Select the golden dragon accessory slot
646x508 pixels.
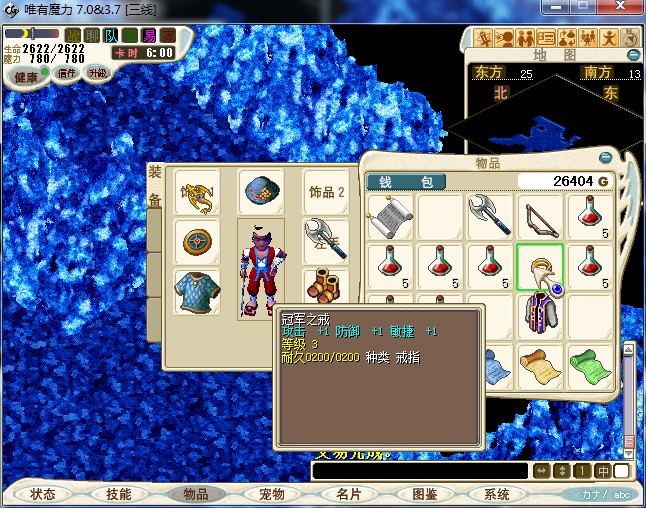tap(197, 191)
